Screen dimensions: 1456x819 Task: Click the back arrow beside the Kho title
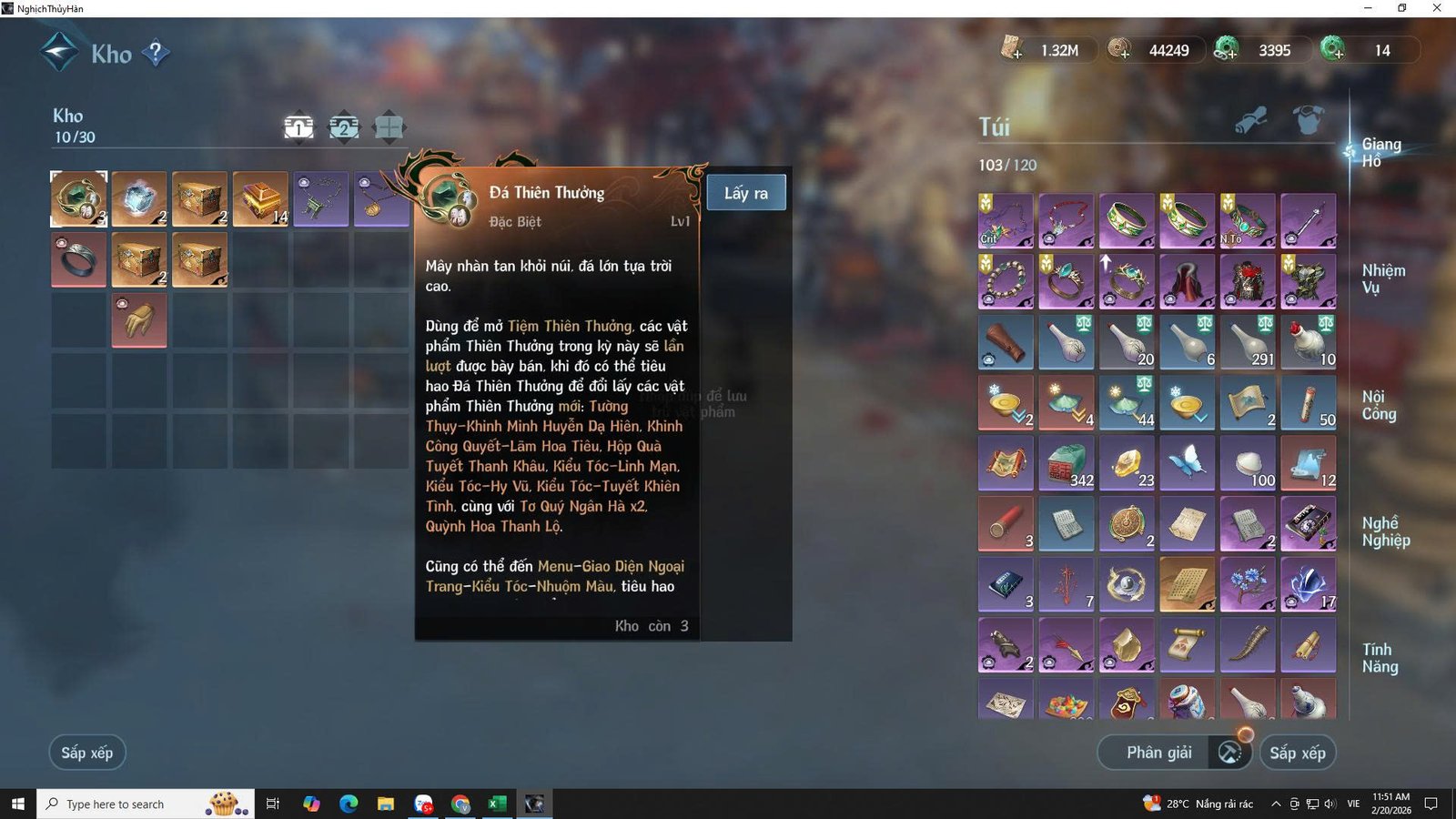tap(56, 53)
